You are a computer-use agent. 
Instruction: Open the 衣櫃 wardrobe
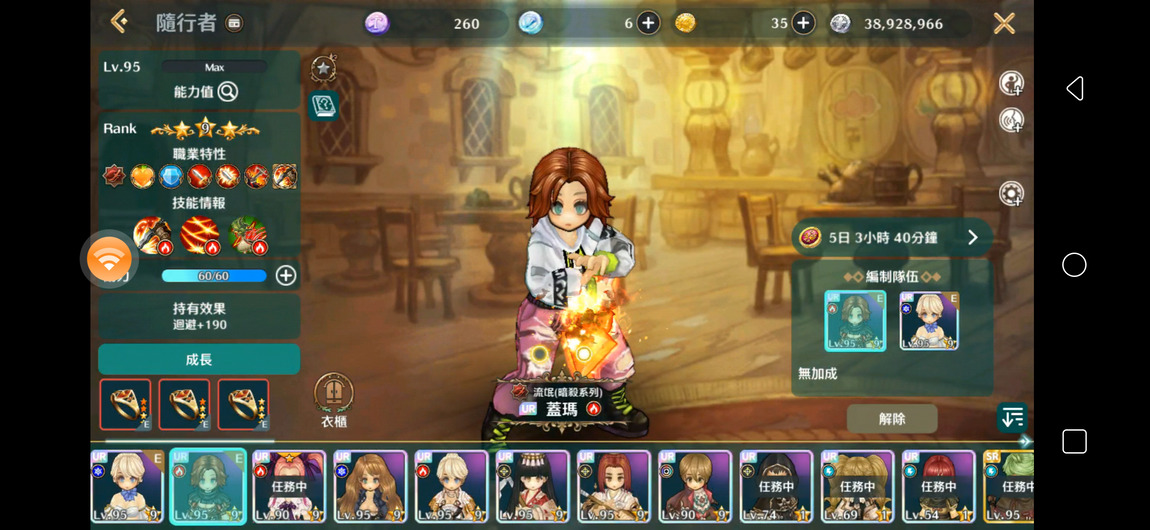point(333,395)
